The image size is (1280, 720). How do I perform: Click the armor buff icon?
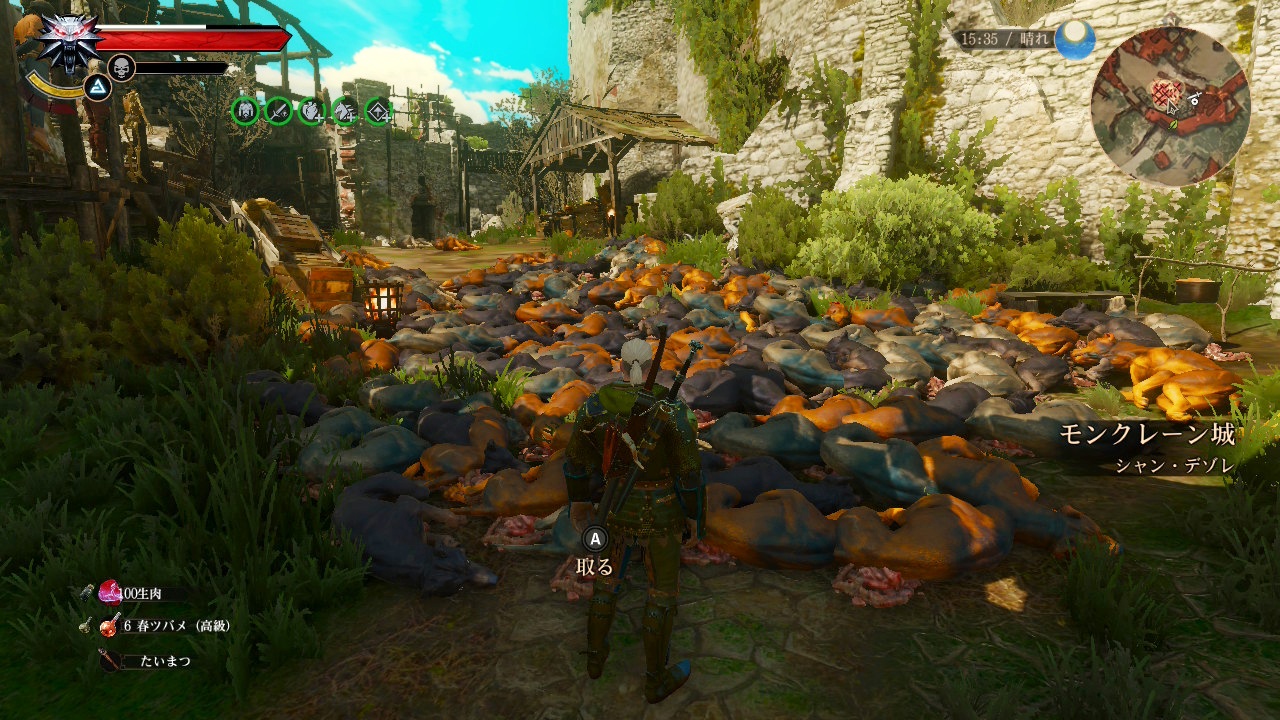pyautogui.click(x=244, y=110)
